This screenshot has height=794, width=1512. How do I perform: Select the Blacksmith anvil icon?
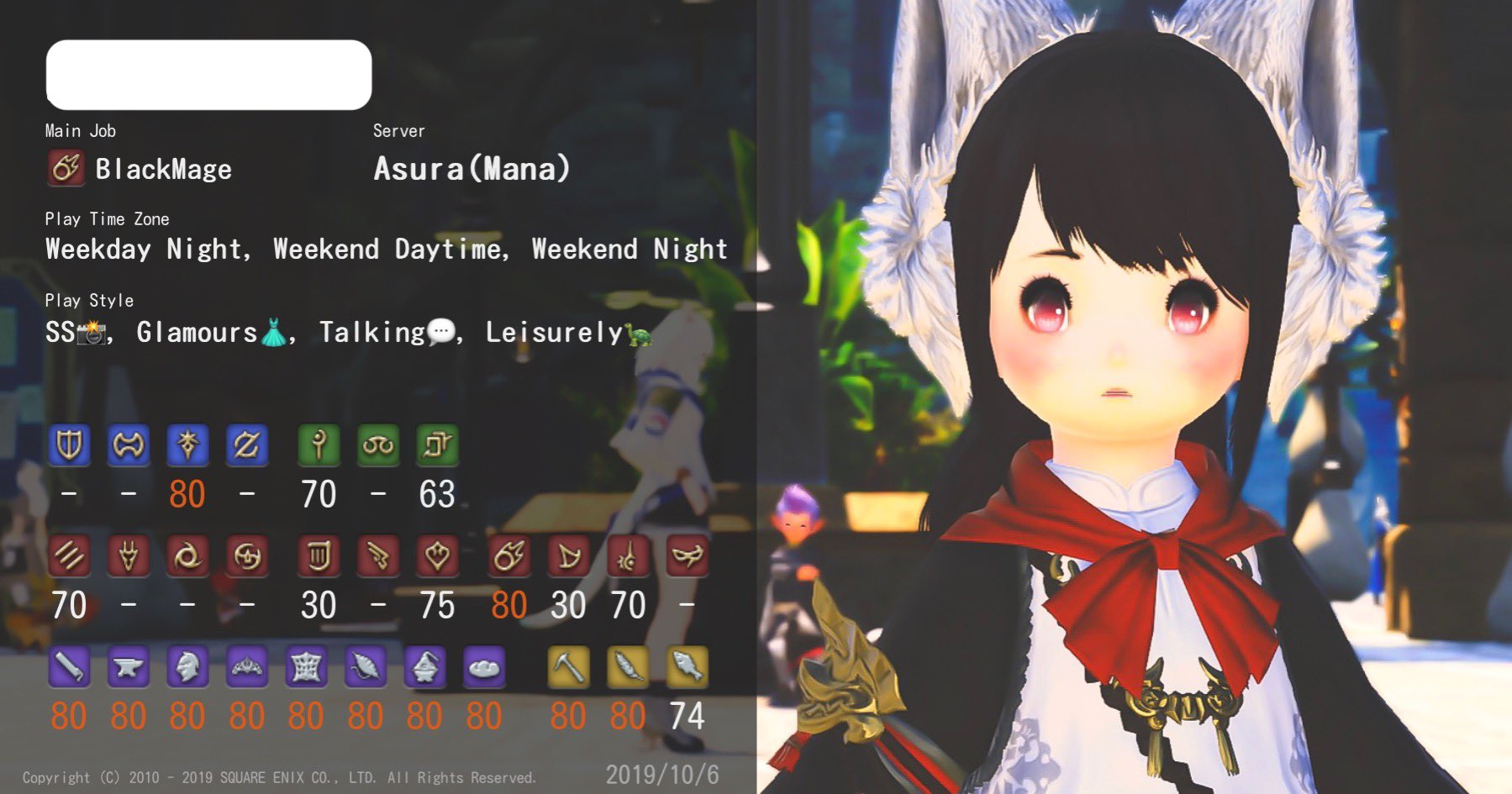pos(128,668)
